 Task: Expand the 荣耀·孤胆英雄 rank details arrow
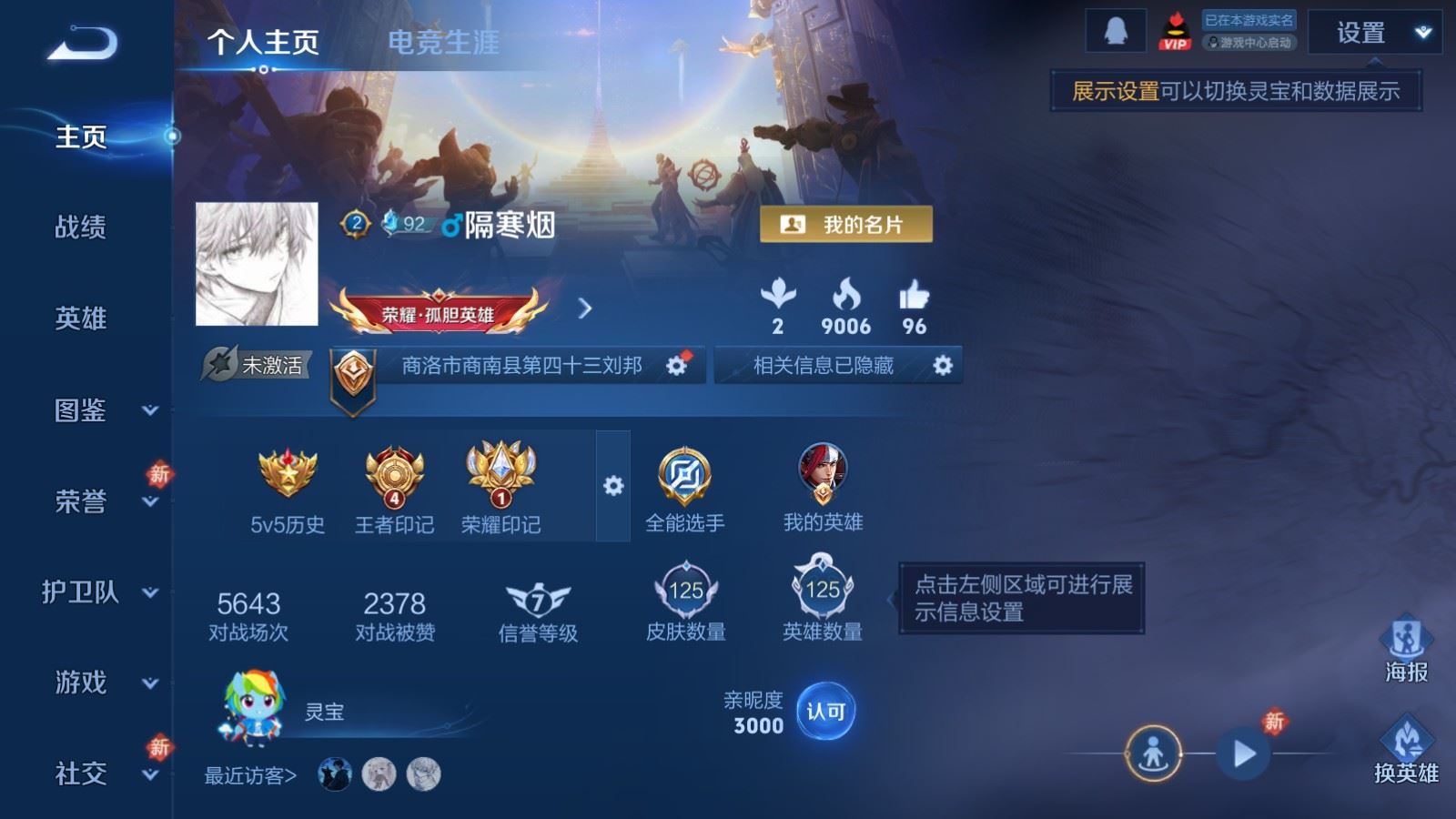pyautogui.click(x=583, y=309)
